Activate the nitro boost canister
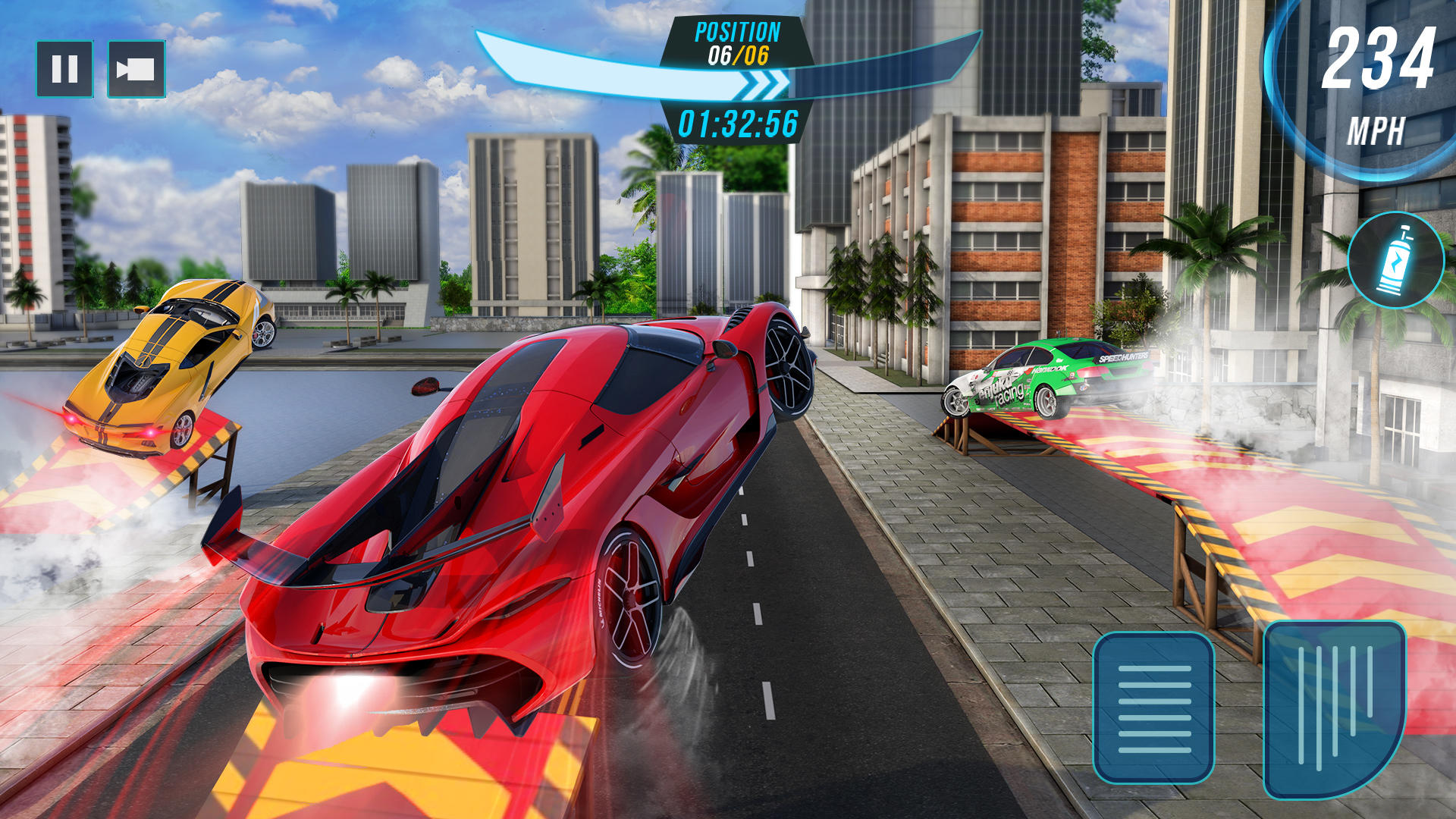This screenshot has height=819, width=1456. [1395, 260]
